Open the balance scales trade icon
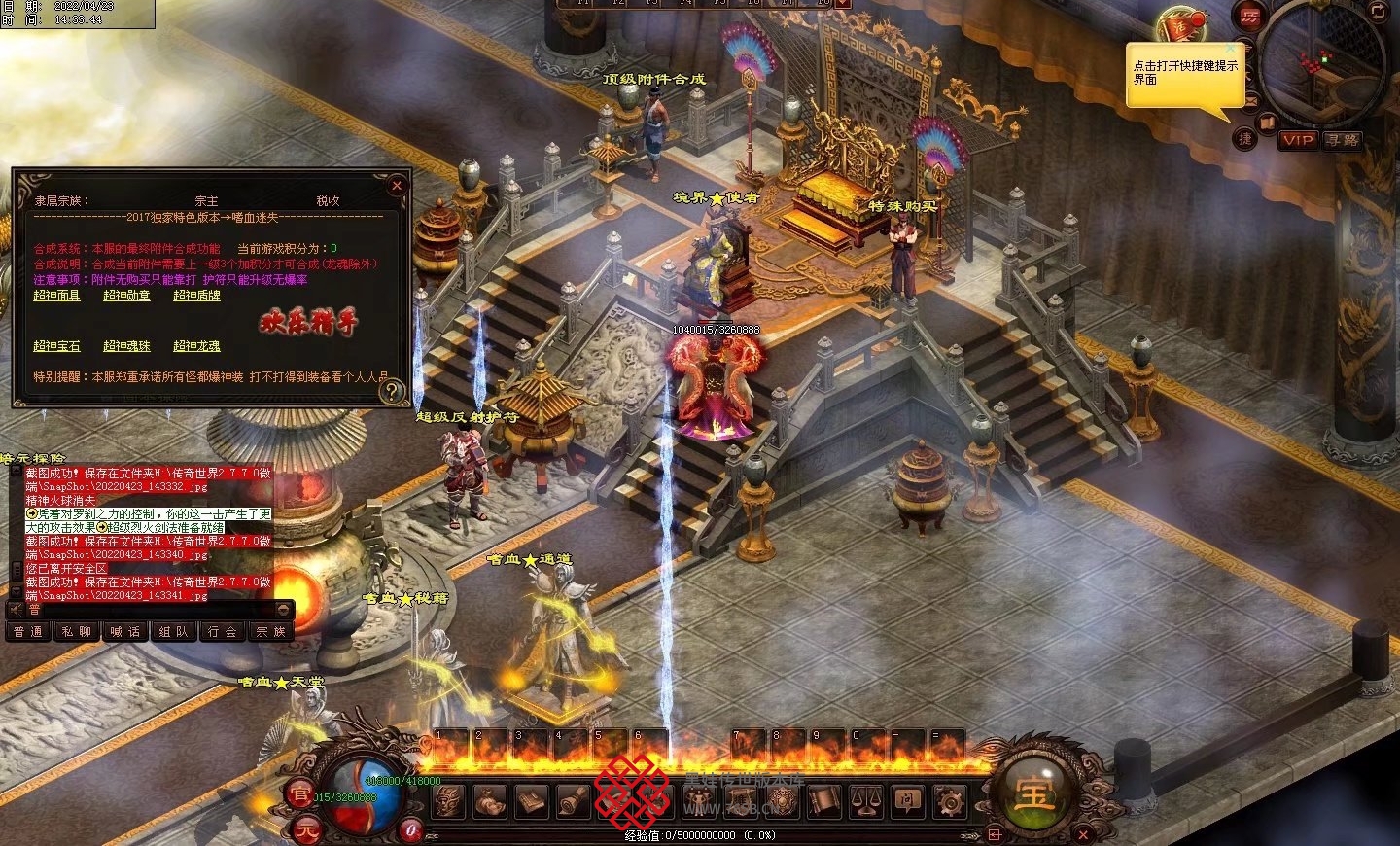 [x=865, y=801]
